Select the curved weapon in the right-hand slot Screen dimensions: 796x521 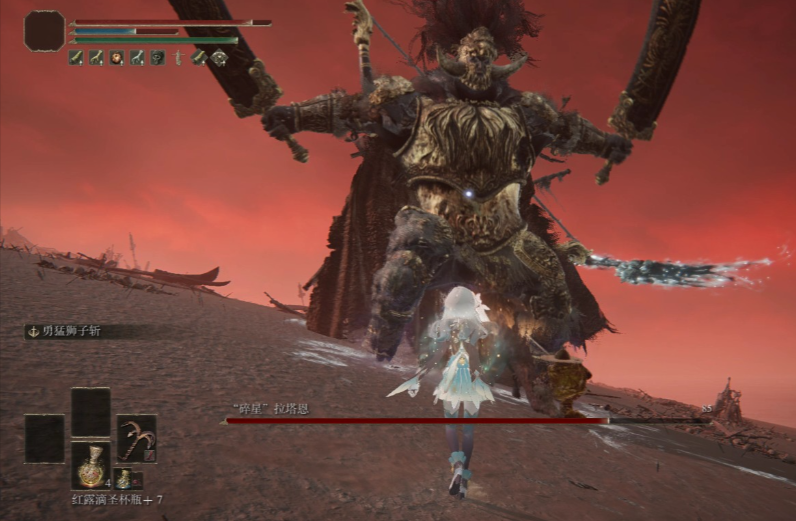point(136,438)
